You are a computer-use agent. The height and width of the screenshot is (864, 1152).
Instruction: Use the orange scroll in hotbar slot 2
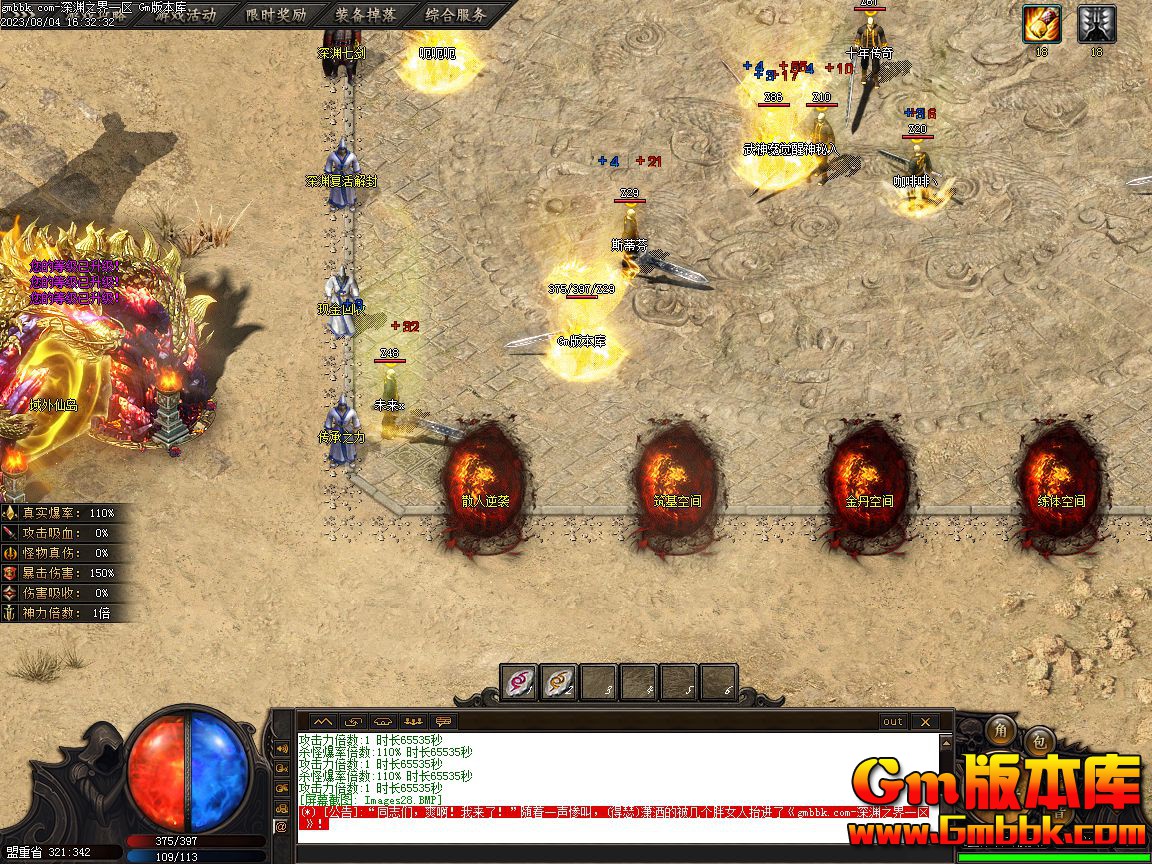click(559, 682)
